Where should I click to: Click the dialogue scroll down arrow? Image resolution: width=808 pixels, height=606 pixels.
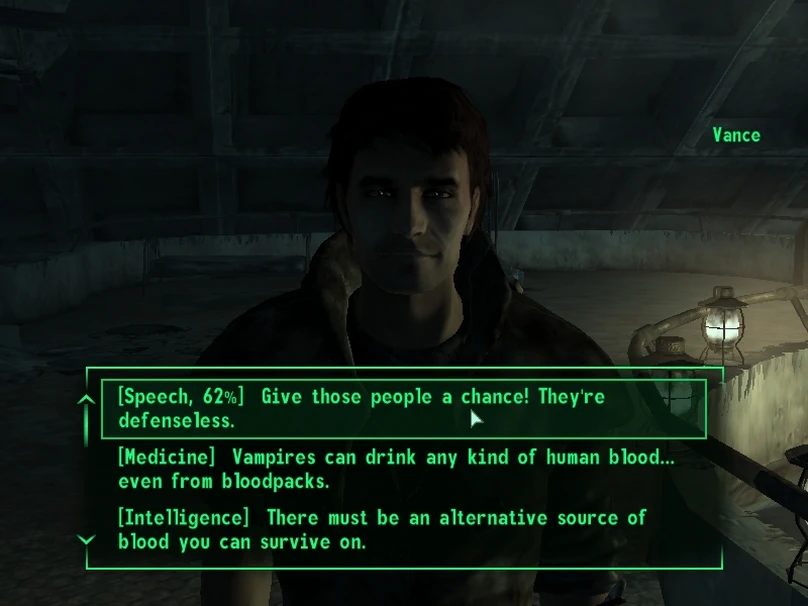pyautogui.click(x=87, y=540)
